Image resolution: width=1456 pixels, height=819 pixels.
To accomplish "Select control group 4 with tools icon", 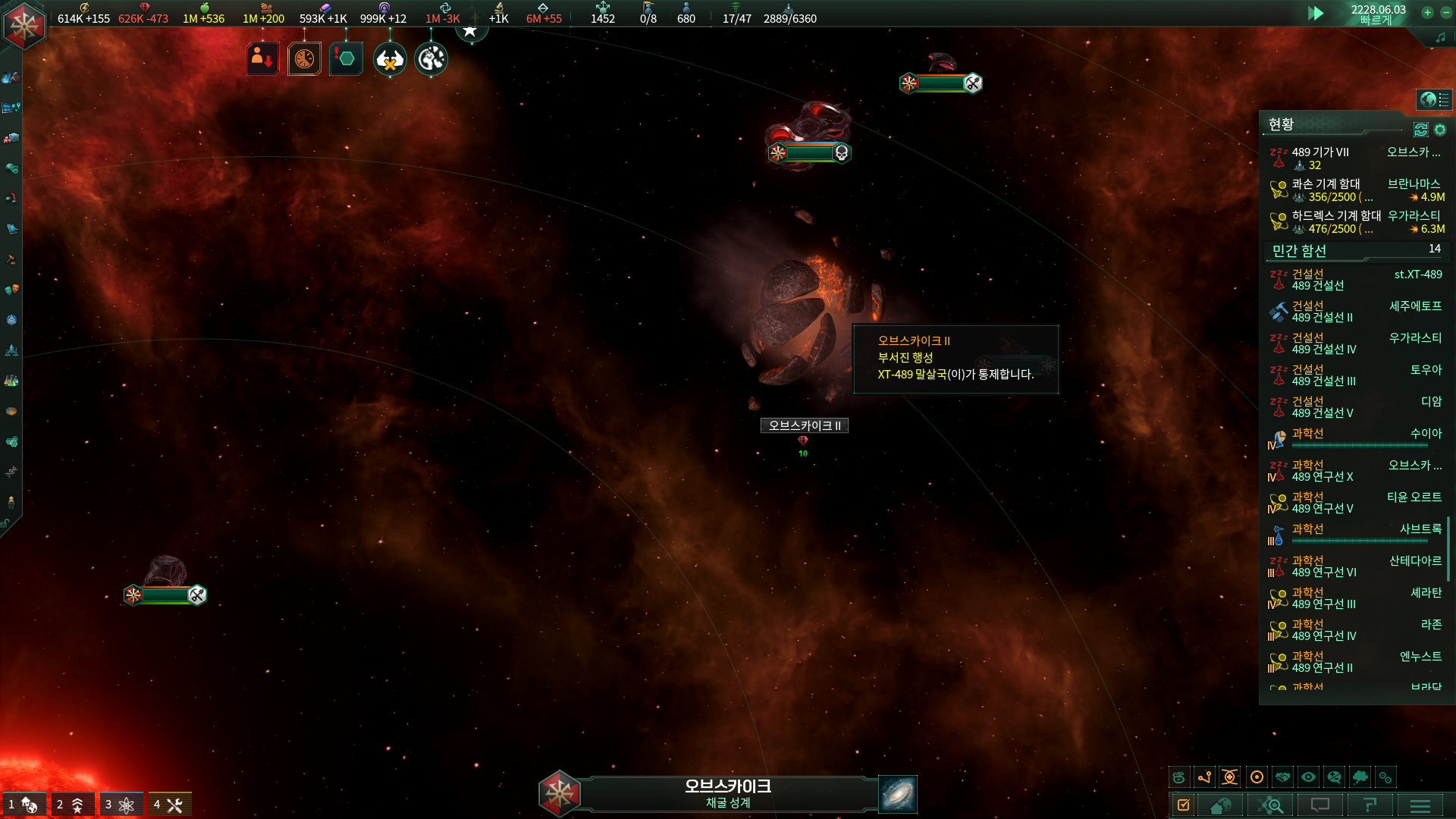I will coord(169,805).
